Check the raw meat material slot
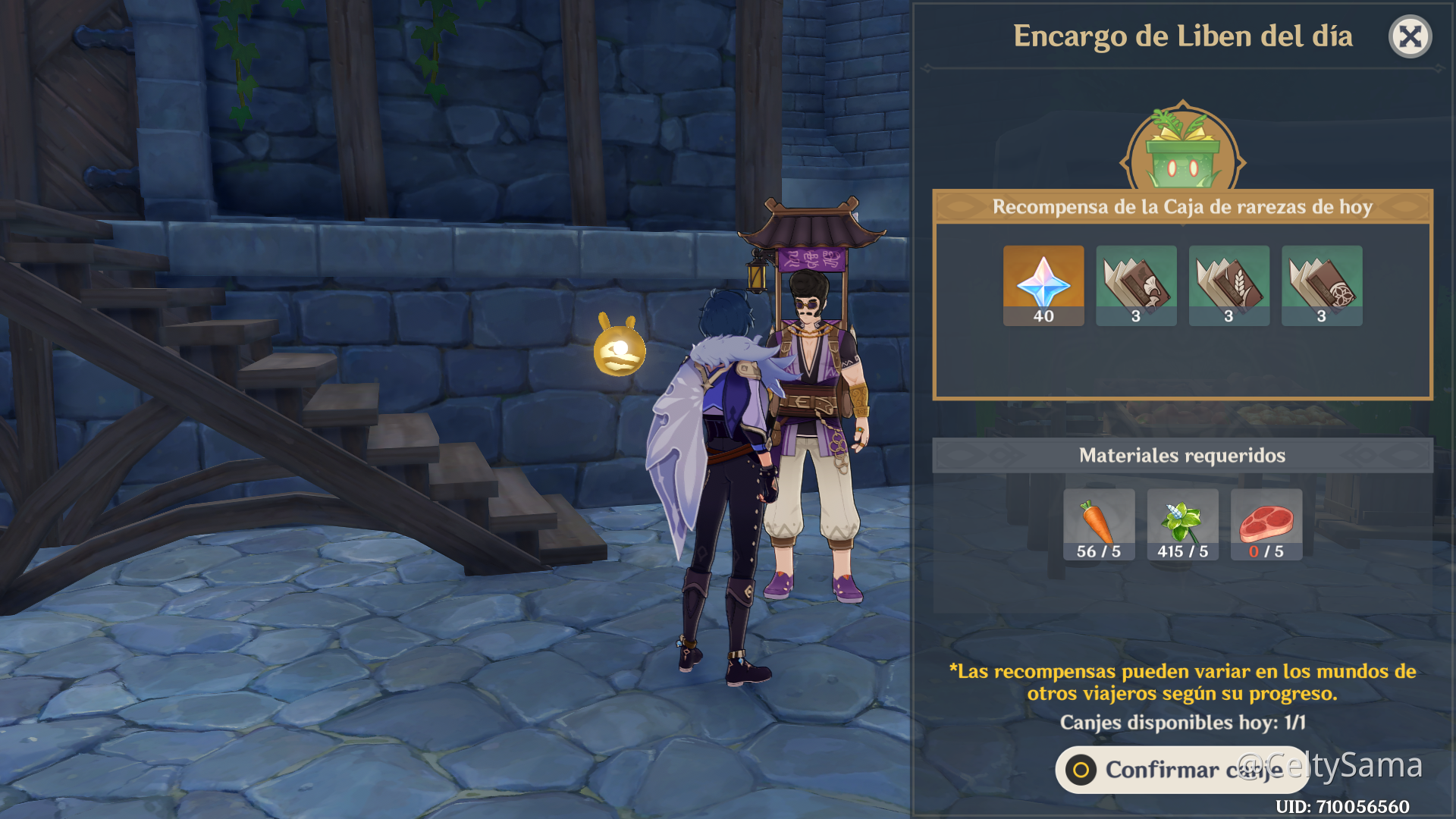 coord(1266,524)
